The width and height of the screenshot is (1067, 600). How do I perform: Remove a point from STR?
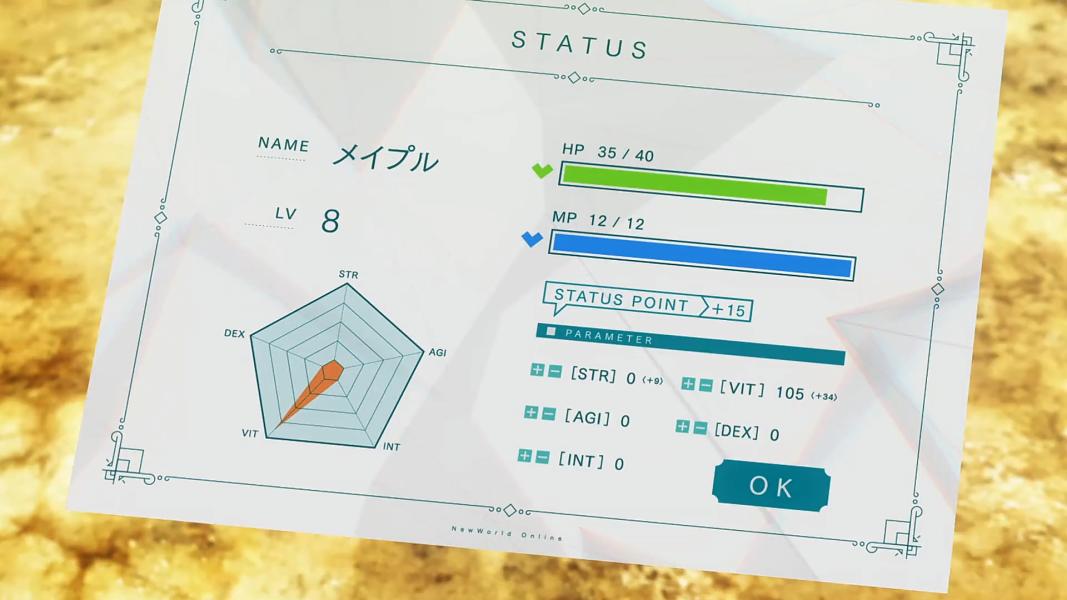(554, 372)
